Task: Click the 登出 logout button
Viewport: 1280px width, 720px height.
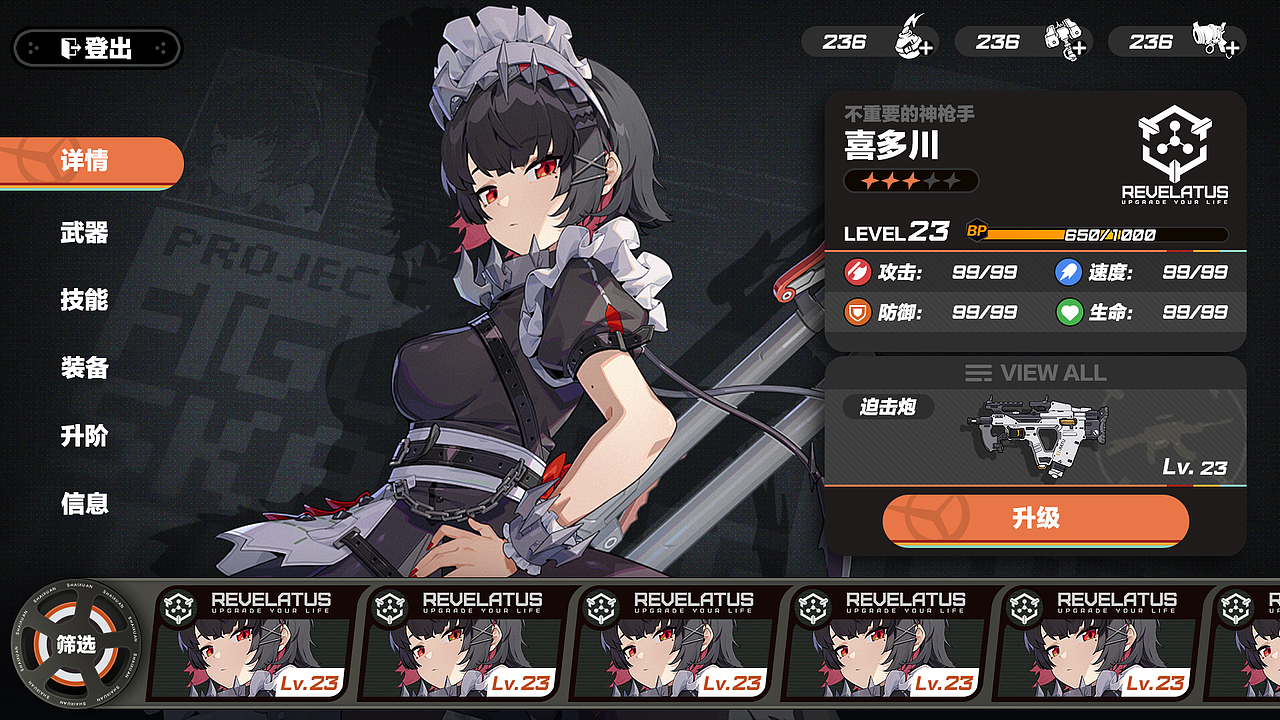Action: (96, 47)
